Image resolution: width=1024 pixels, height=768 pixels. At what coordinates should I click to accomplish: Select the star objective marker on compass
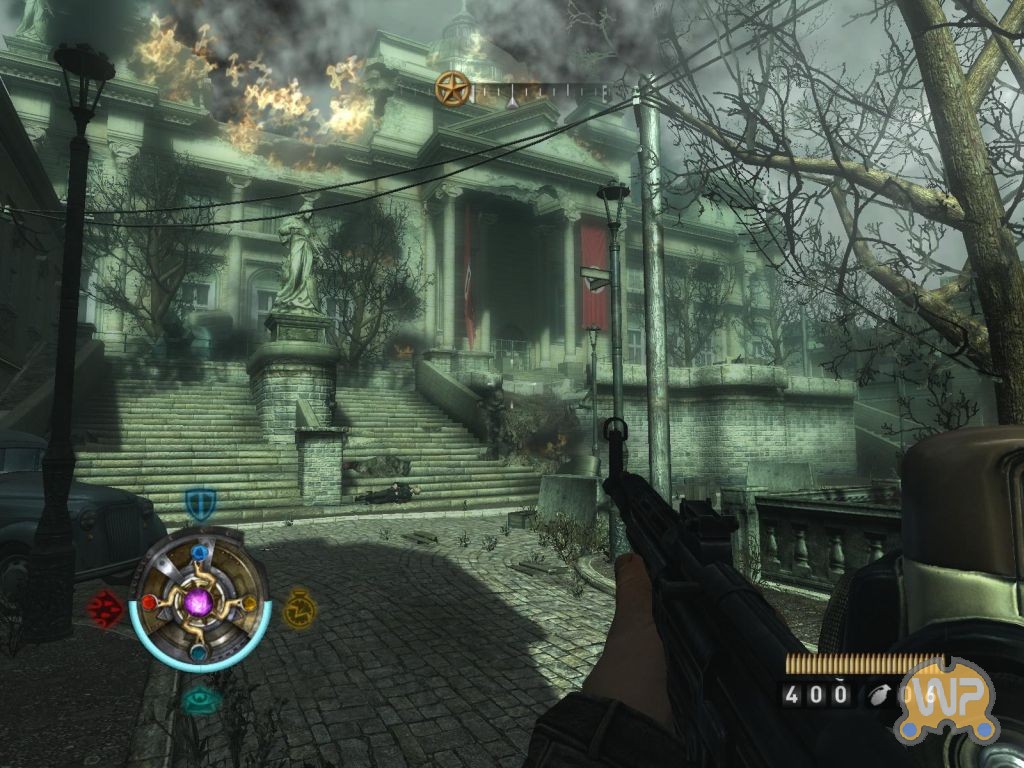(x=452, y=89)
